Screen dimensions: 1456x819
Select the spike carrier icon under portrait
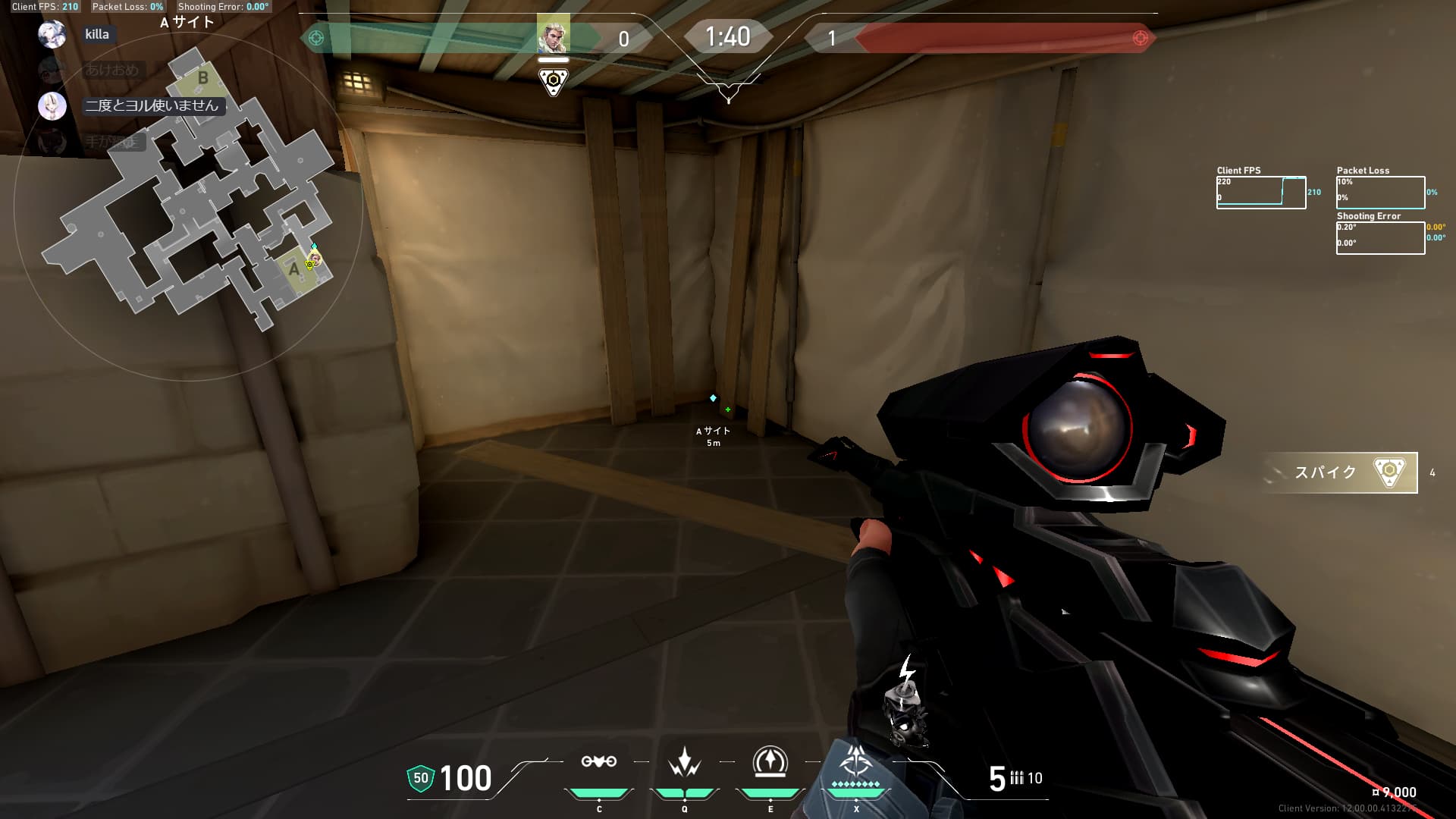(553, 81)
